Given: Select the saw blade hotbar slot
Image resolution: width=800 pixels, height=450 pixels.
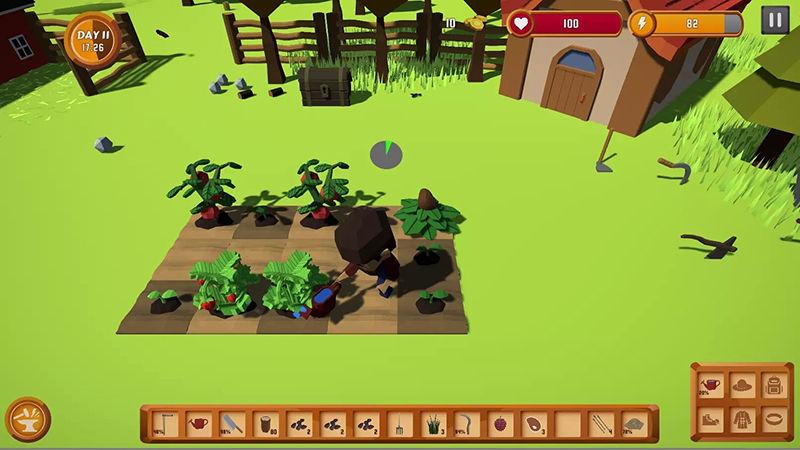Looking at the screenshot, I should pos(232,424).
